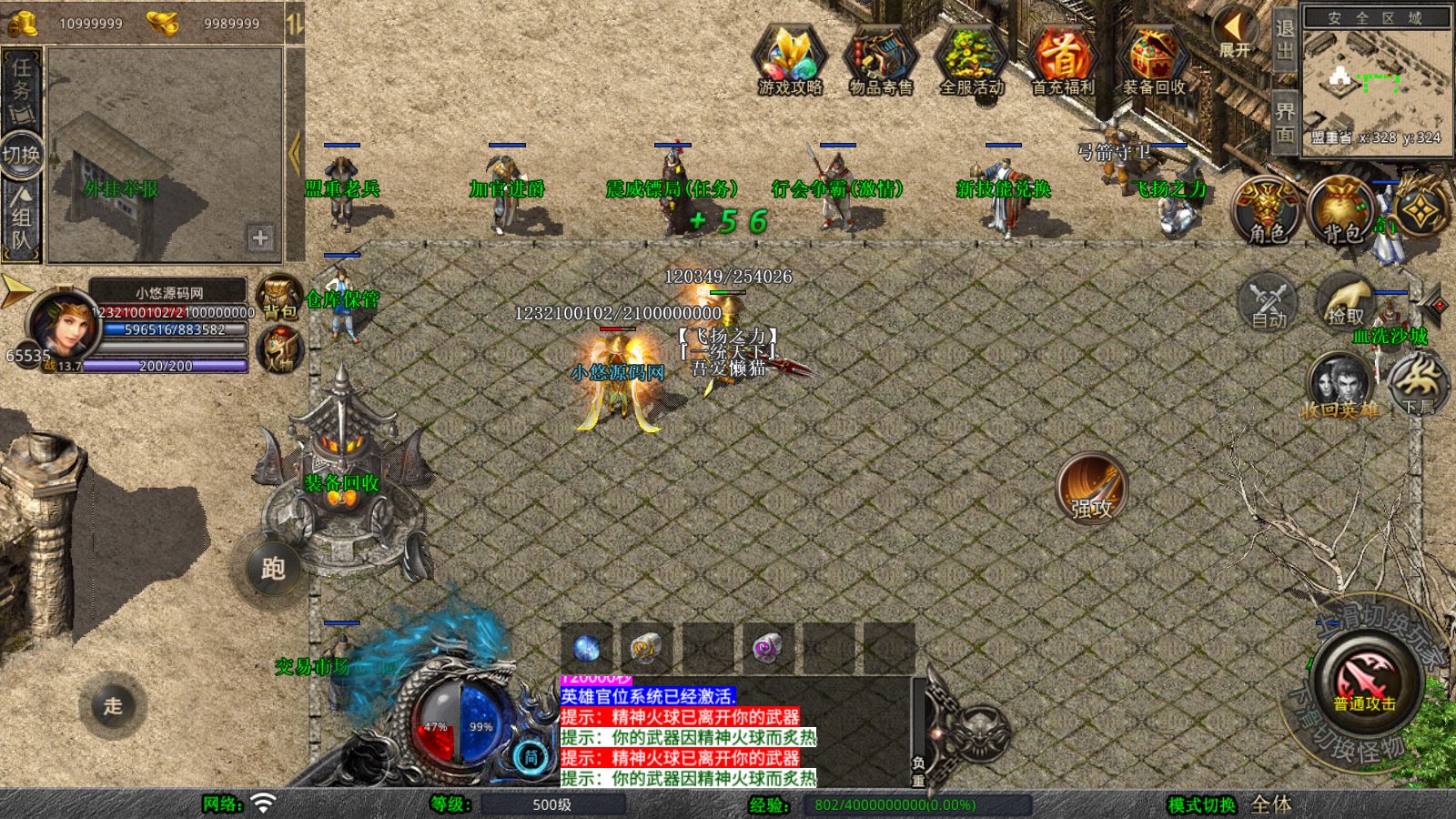Switch to 走 walk mode
The height and width of the screenshot is (819, 1456).
(x=113, y=705)
